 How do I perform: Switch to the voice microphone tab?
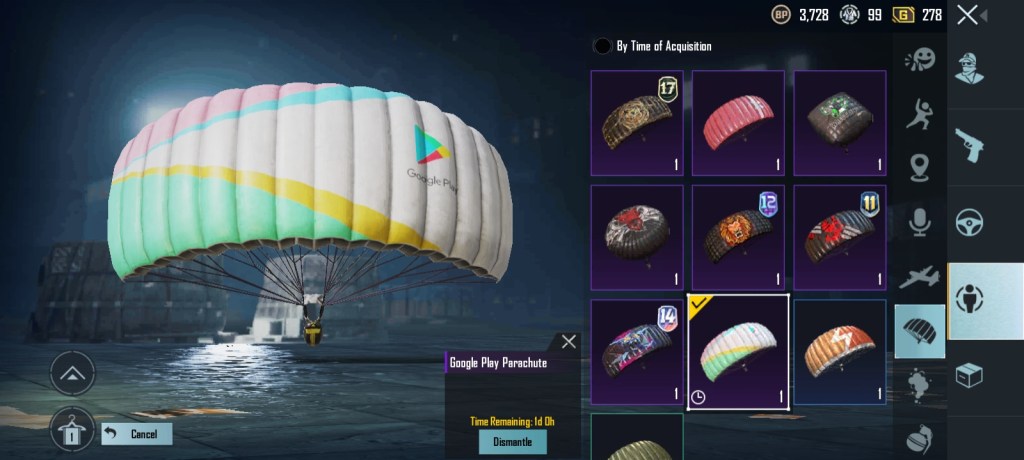(x=920, y=222)
